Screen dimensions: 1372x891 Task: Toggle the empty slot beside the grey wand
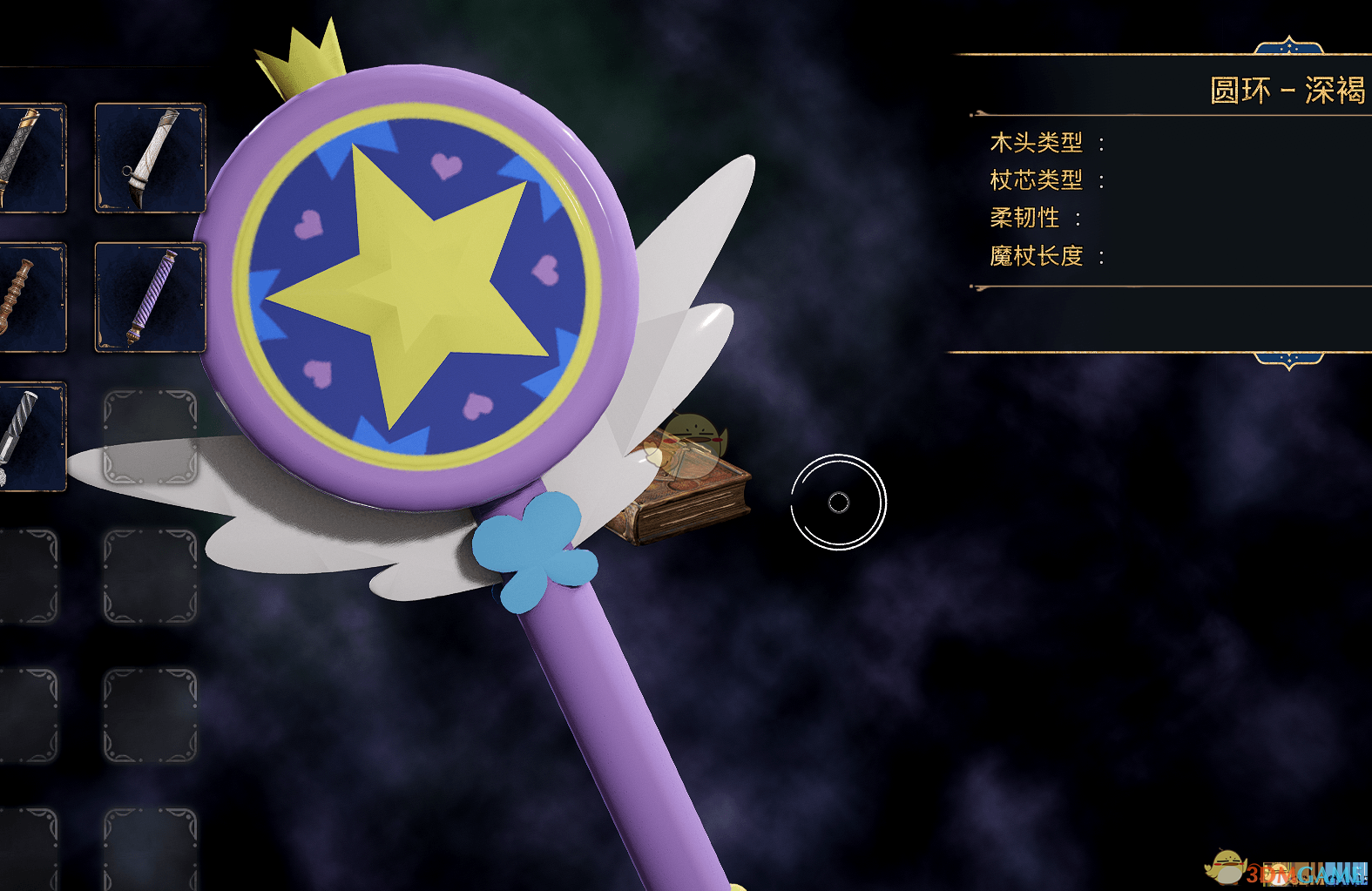point(152,435)
